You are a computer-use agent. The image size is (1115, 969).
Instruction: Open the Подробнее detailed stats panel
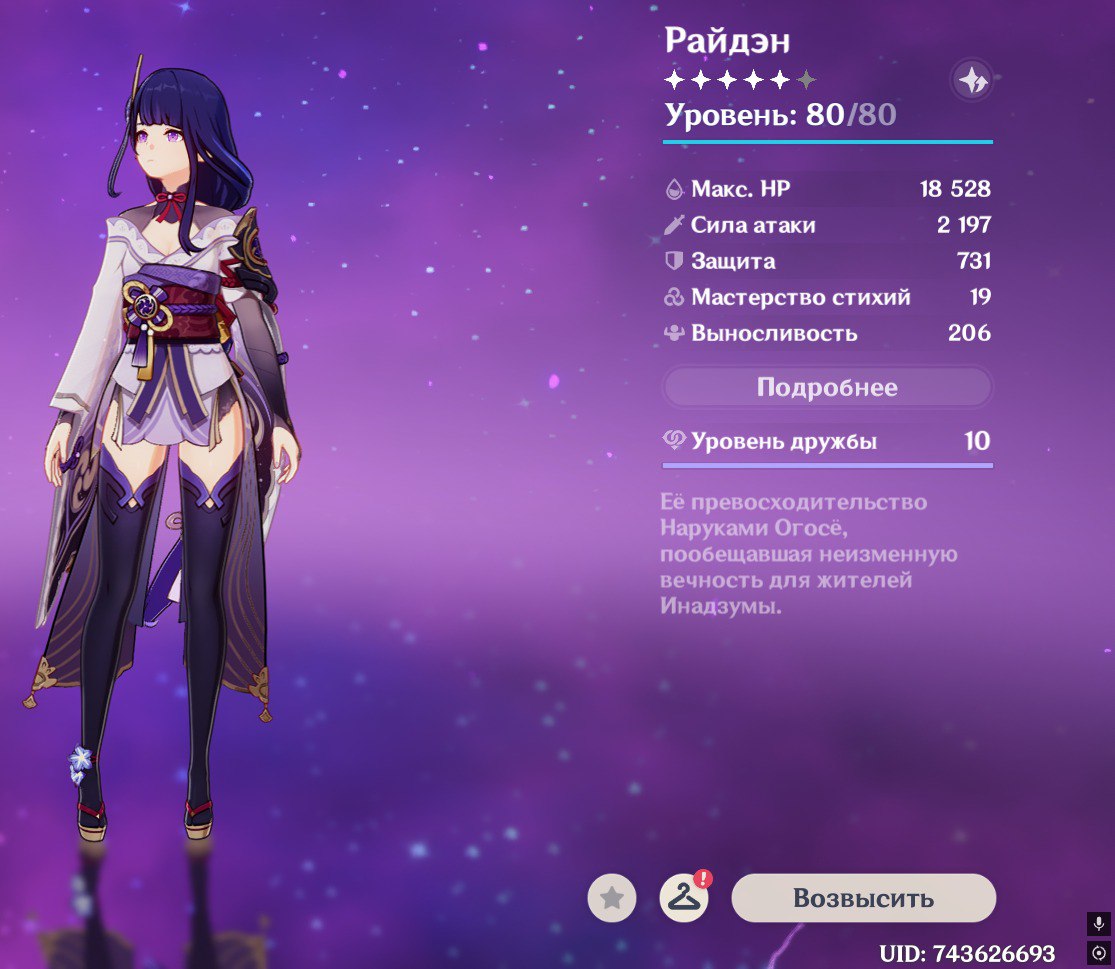pyautogui.click(x=827, y=387)
